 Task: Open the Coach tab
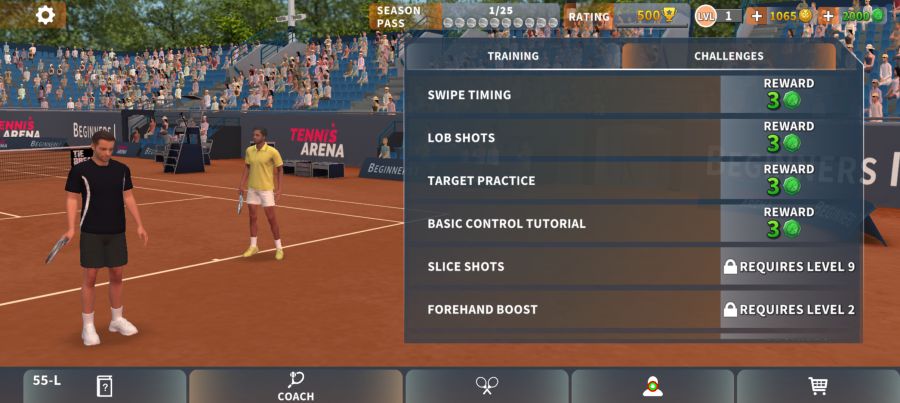pos(296,386)
